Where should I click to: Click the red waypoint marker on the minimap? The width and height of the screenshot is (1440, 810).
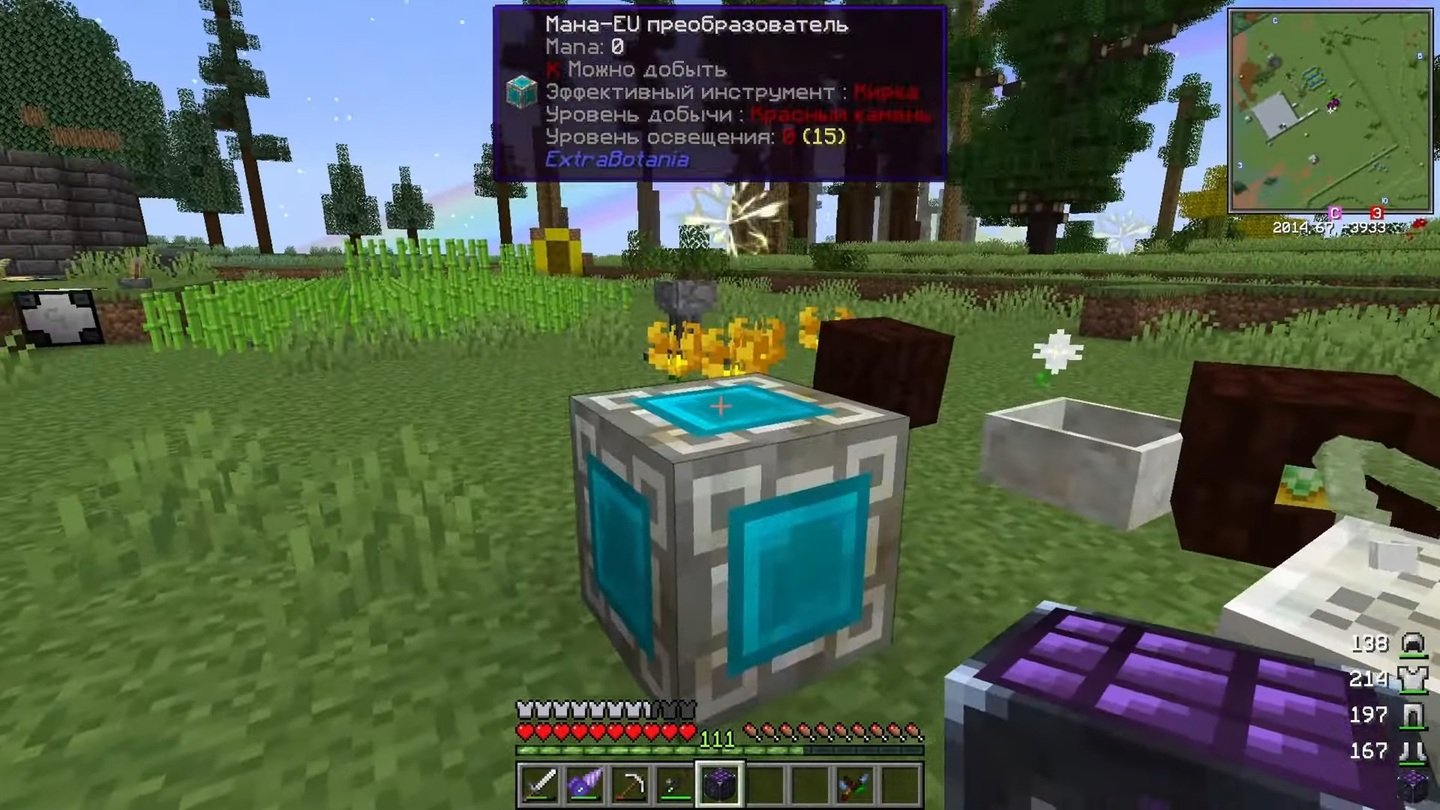pyautogui.click(x=1376, y=212)
